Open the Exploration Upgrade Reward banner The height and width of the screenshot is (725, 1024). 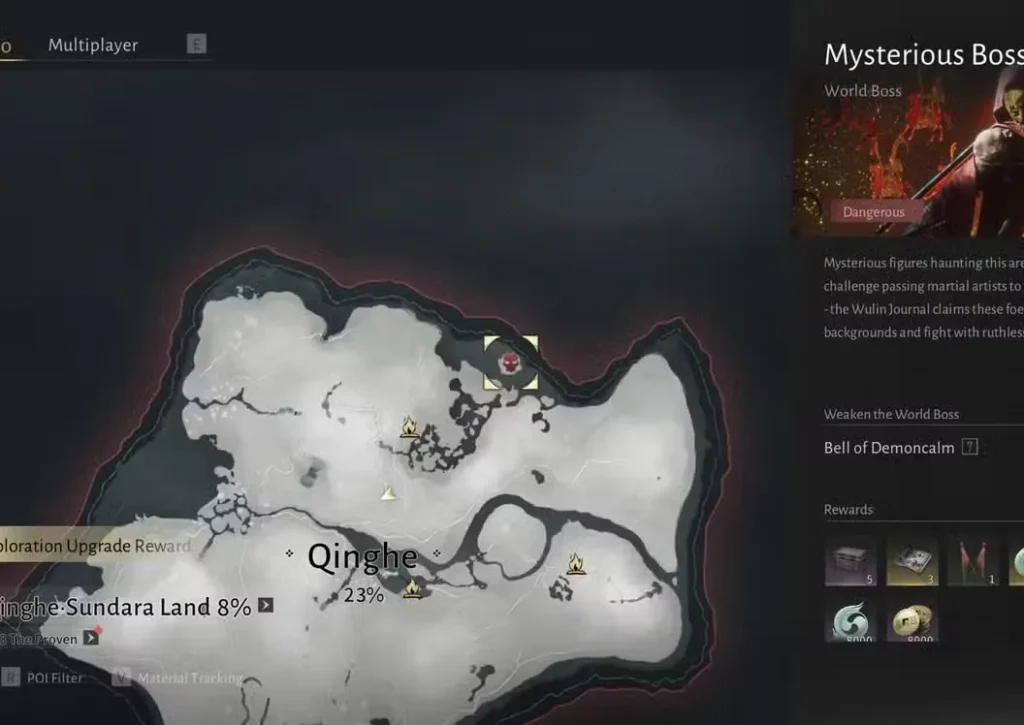95,546
